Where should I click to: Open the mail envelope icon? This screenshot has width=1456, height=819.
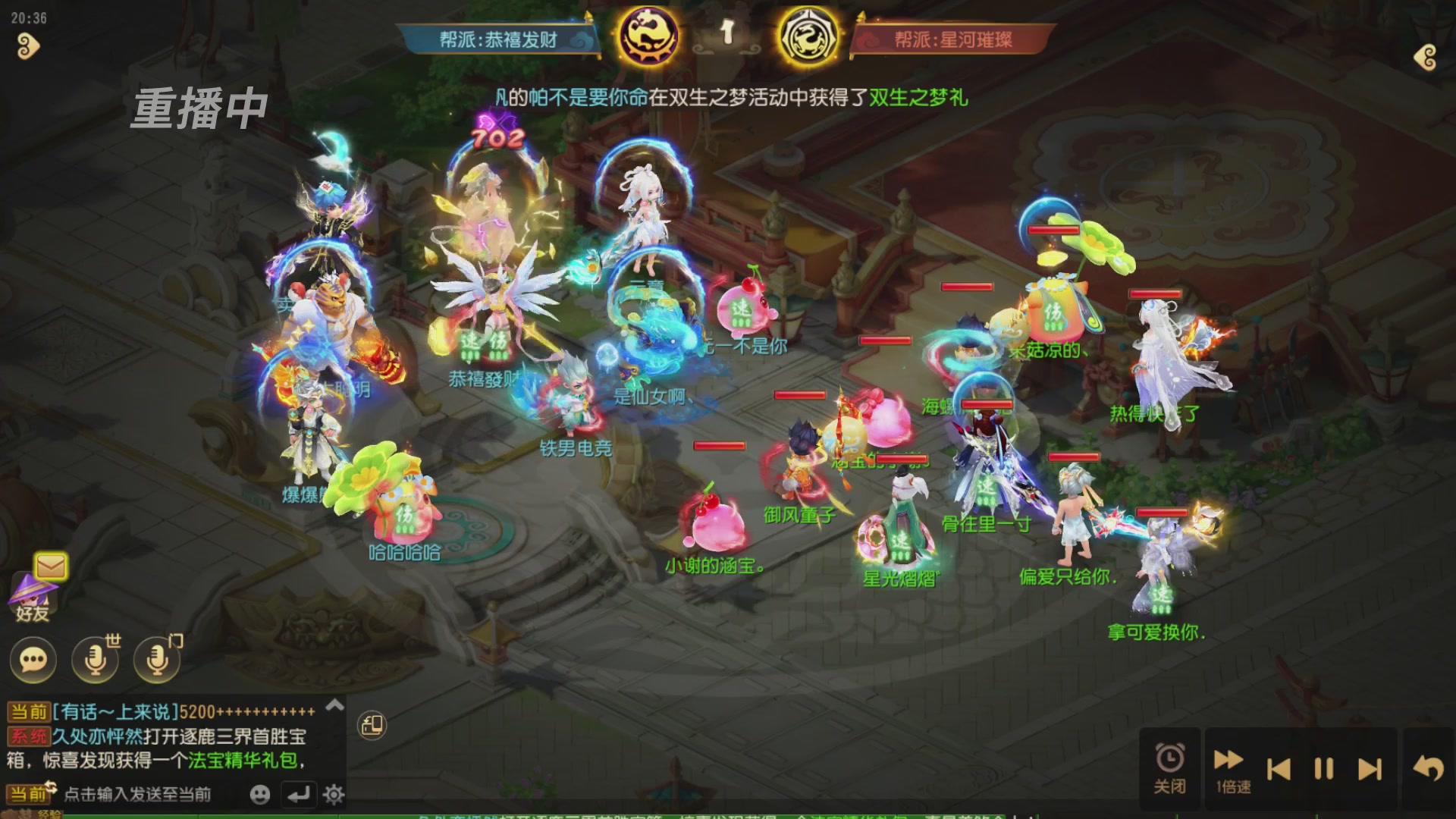pyautogui.click(x=49, y=564)
